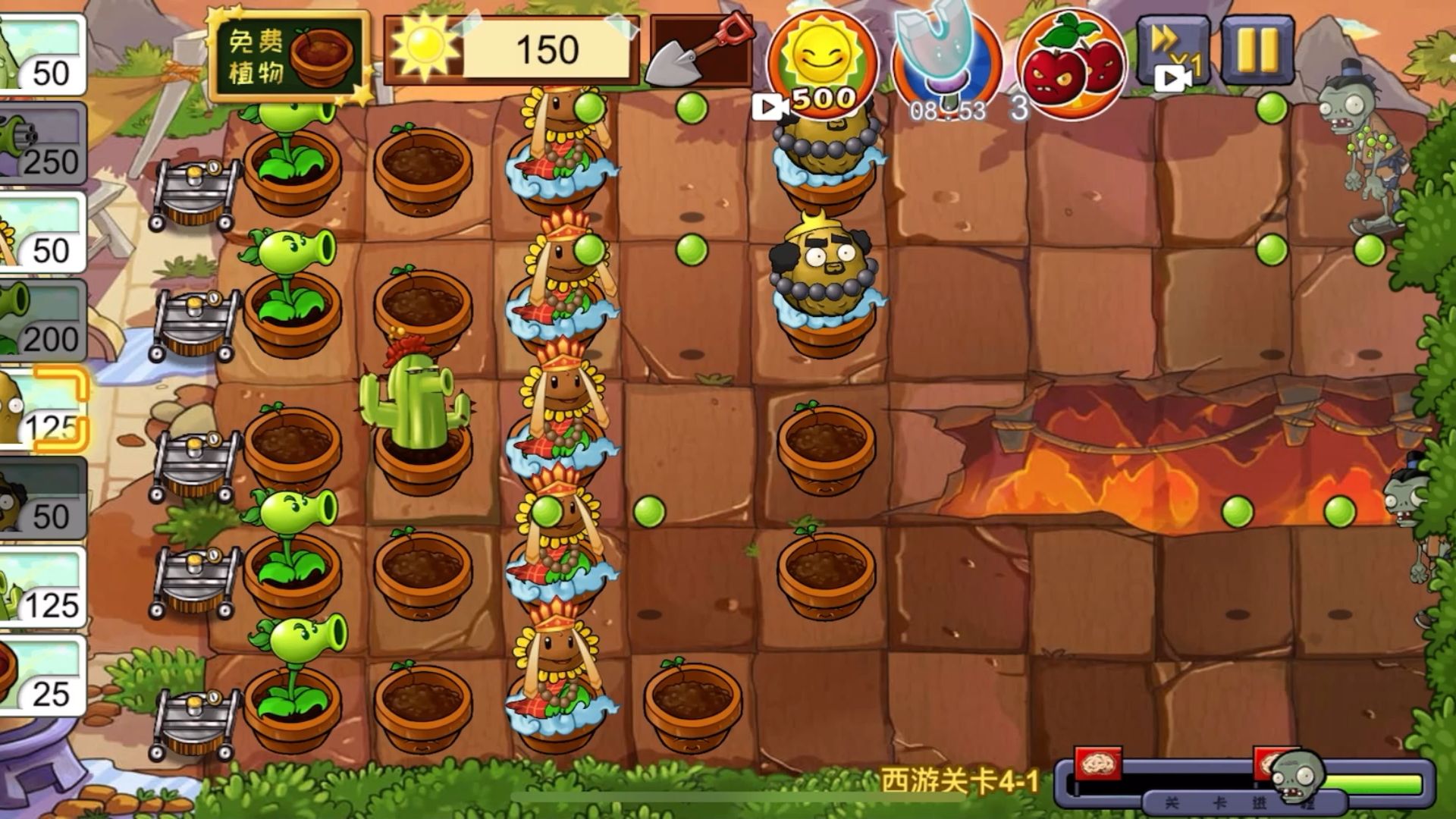Choose the 50-cost sunflower seed packet

pyautogui.click(x=42, y=233)
